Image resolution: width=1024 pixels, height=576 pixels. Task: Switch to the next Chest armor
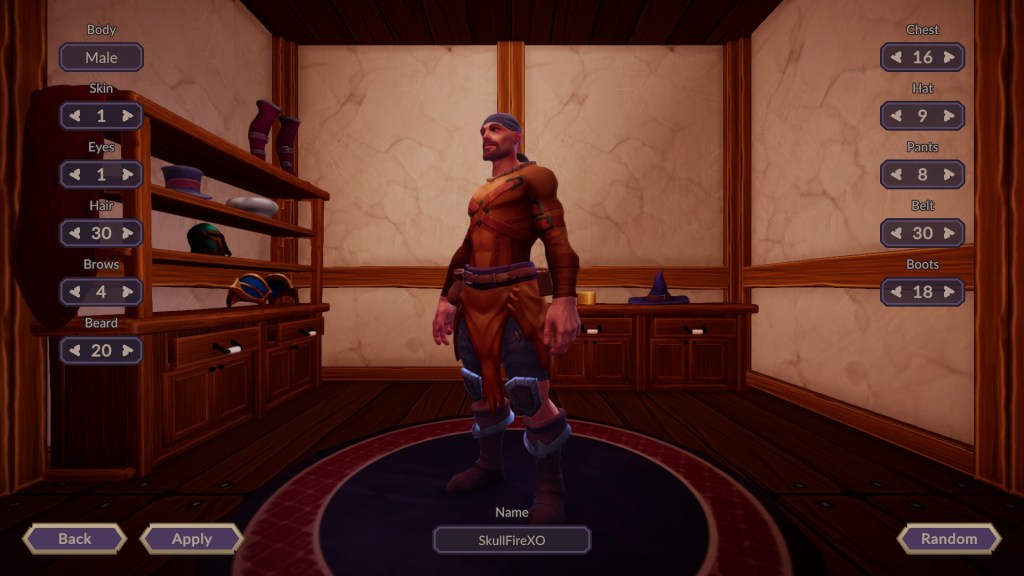(x=949, y=58)
